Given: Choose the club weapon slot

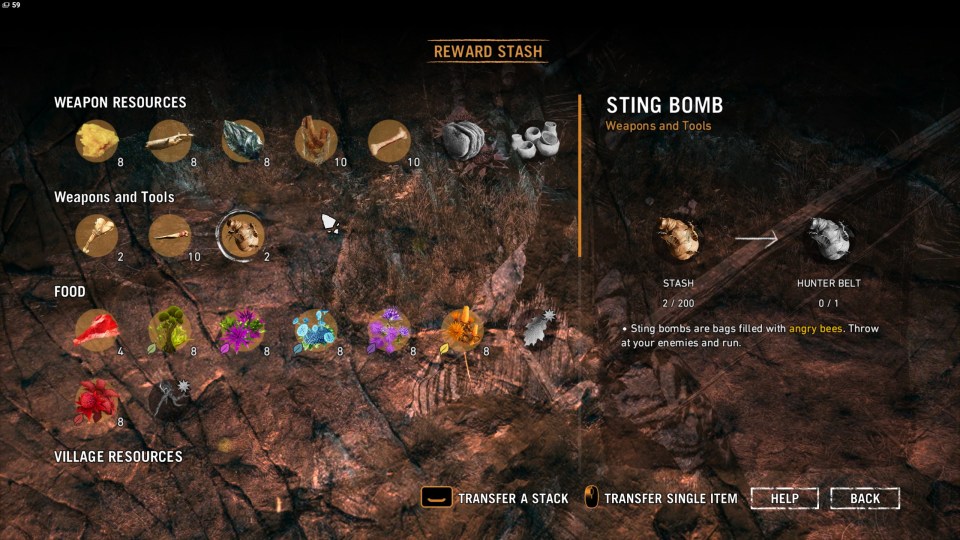Looking at the screenshot, I should (x=97, y=236).
